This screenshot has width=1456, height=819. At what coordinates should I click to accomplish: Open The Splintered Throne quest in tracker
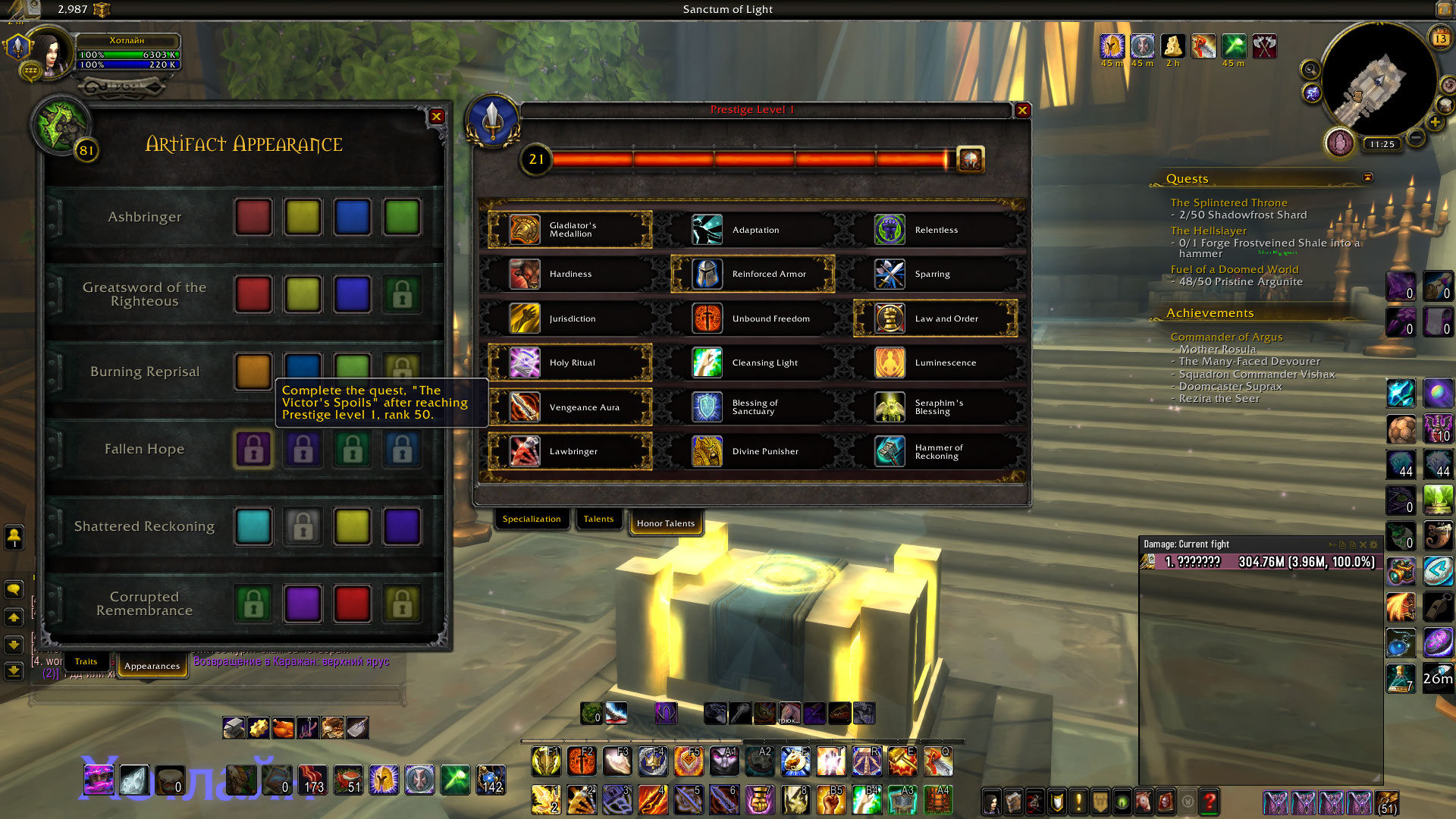pyautogui.click(x=1228, y=203)
